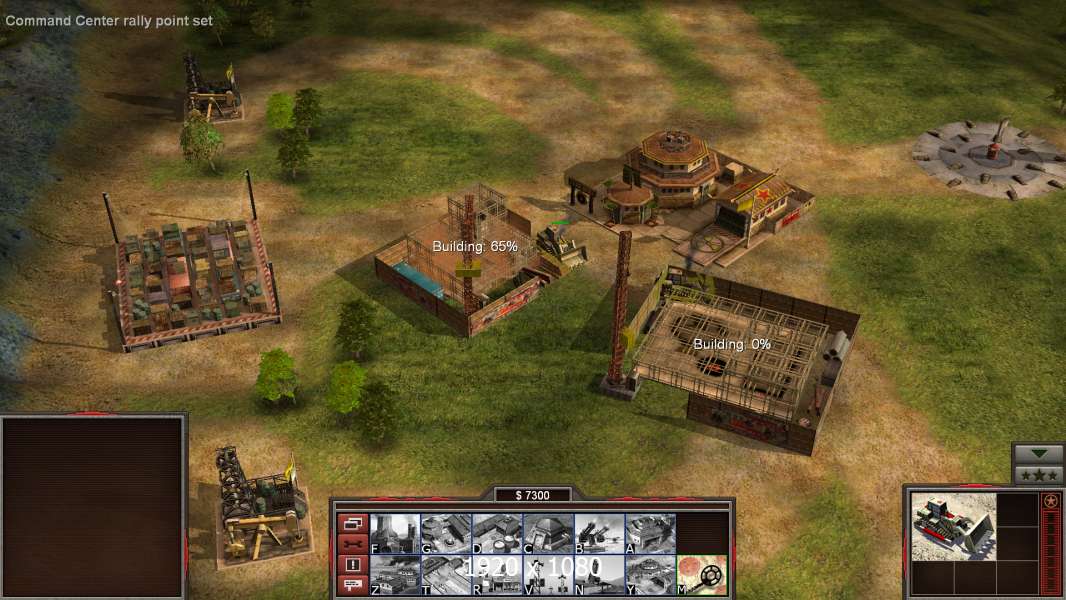Select the Bunker build icon (C)
The width and height of the screenshot is (1066, 600).
548,533
